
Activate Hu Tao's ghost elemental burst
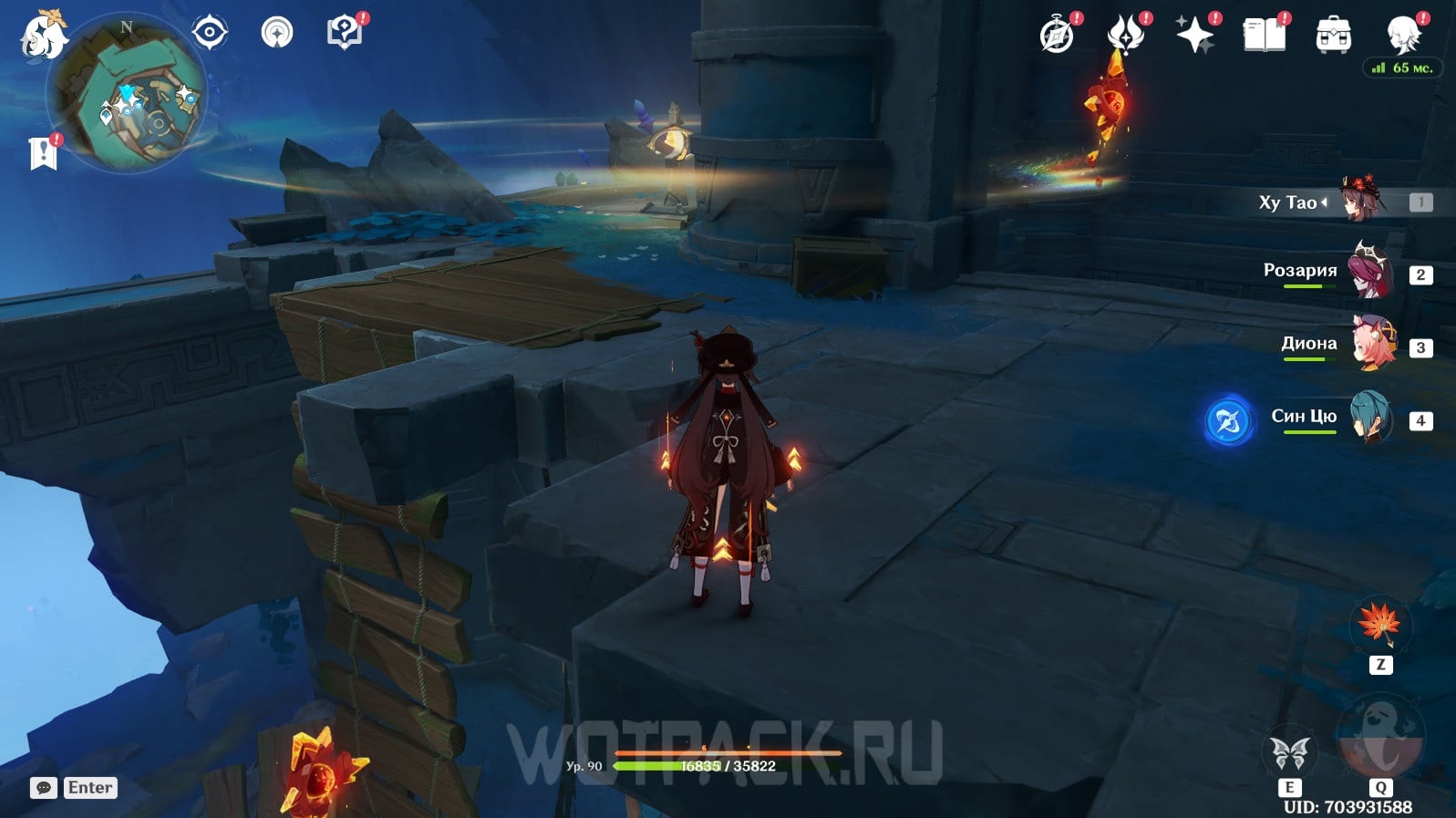1379,739
